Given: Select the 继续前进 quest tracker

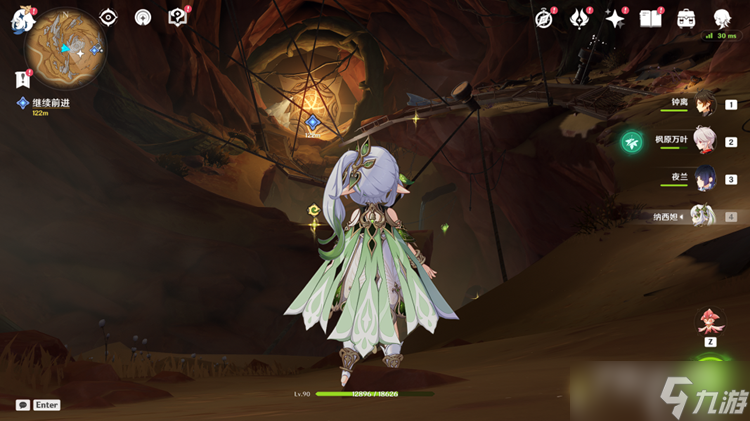Looking at the screenshot, I should coord(49,103).
